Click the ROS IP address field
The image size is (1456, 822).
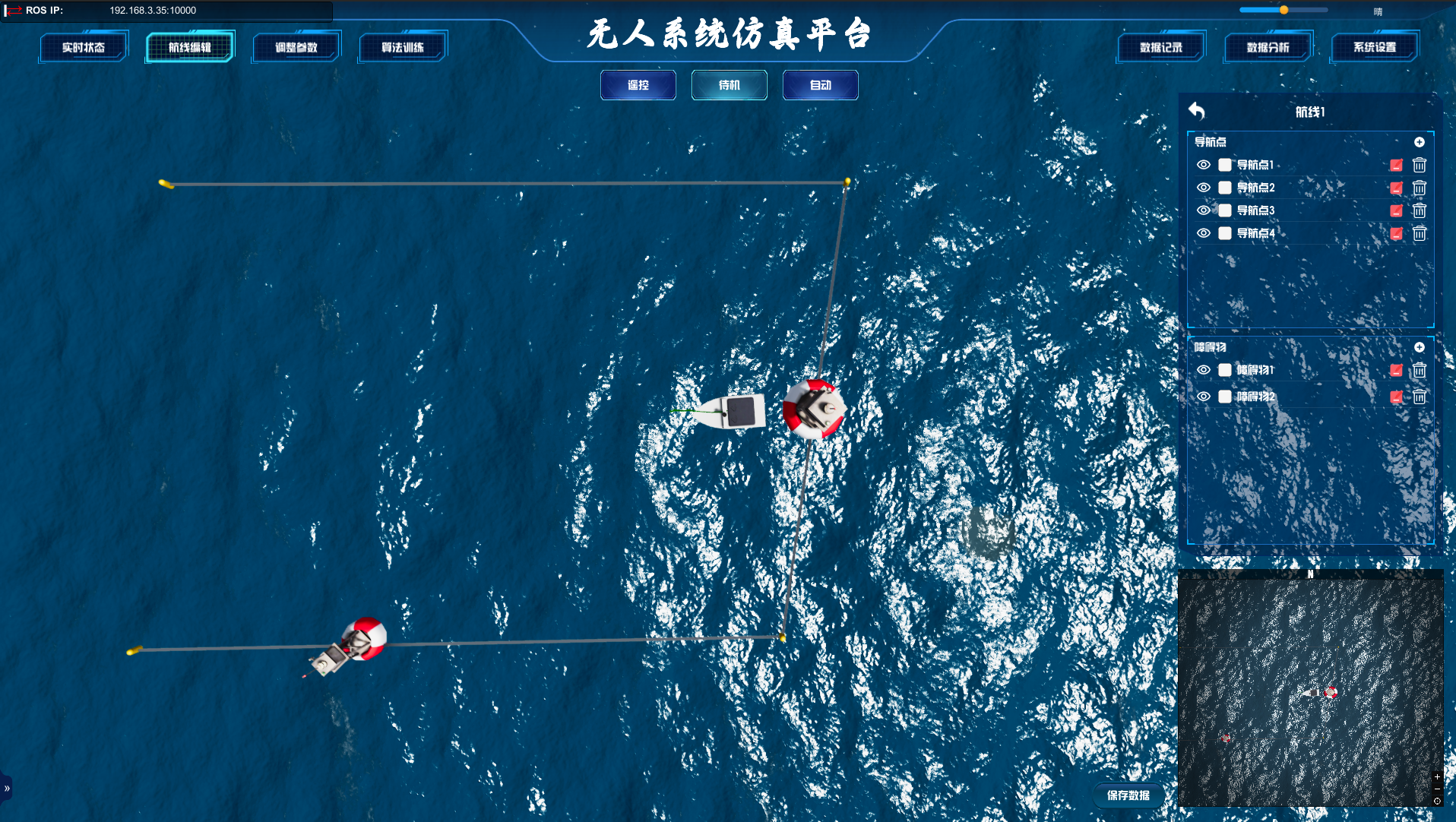point(152,11)
